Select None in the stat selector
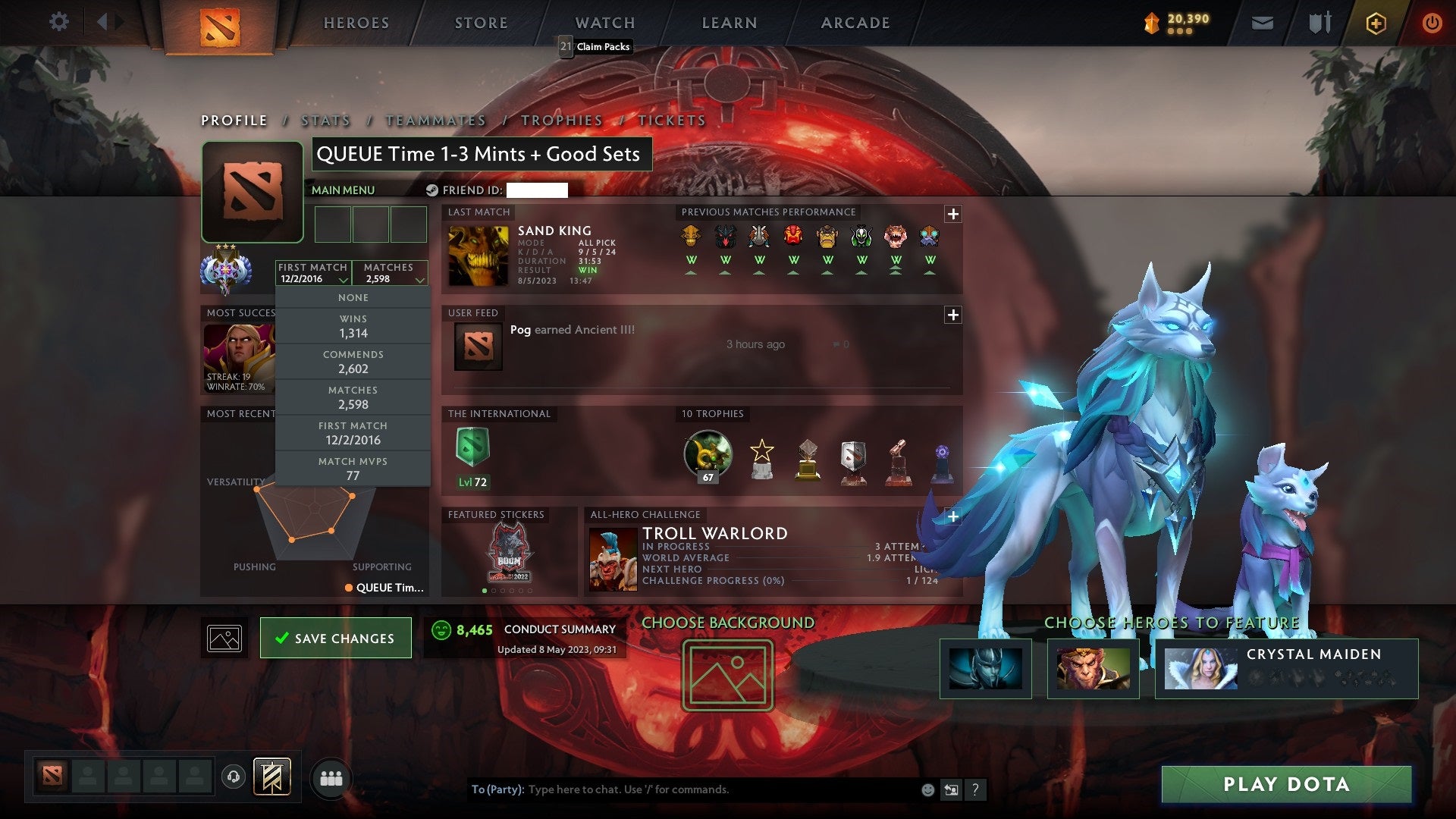Screen dimensions: 1456x819 (x=353, y=297)
